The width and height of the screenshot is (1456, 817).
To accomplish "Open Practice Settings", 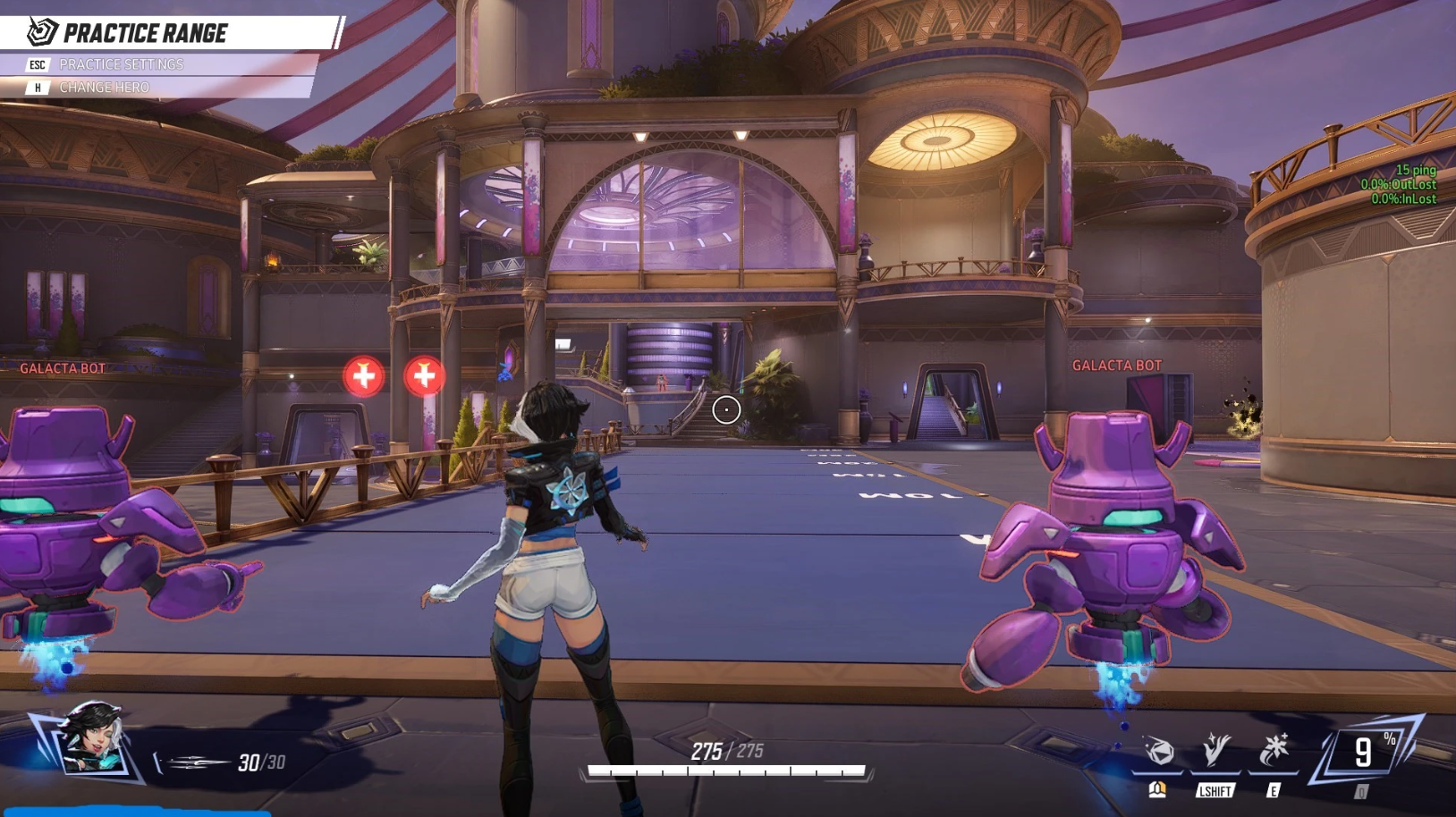I will (x=121, y=64).
